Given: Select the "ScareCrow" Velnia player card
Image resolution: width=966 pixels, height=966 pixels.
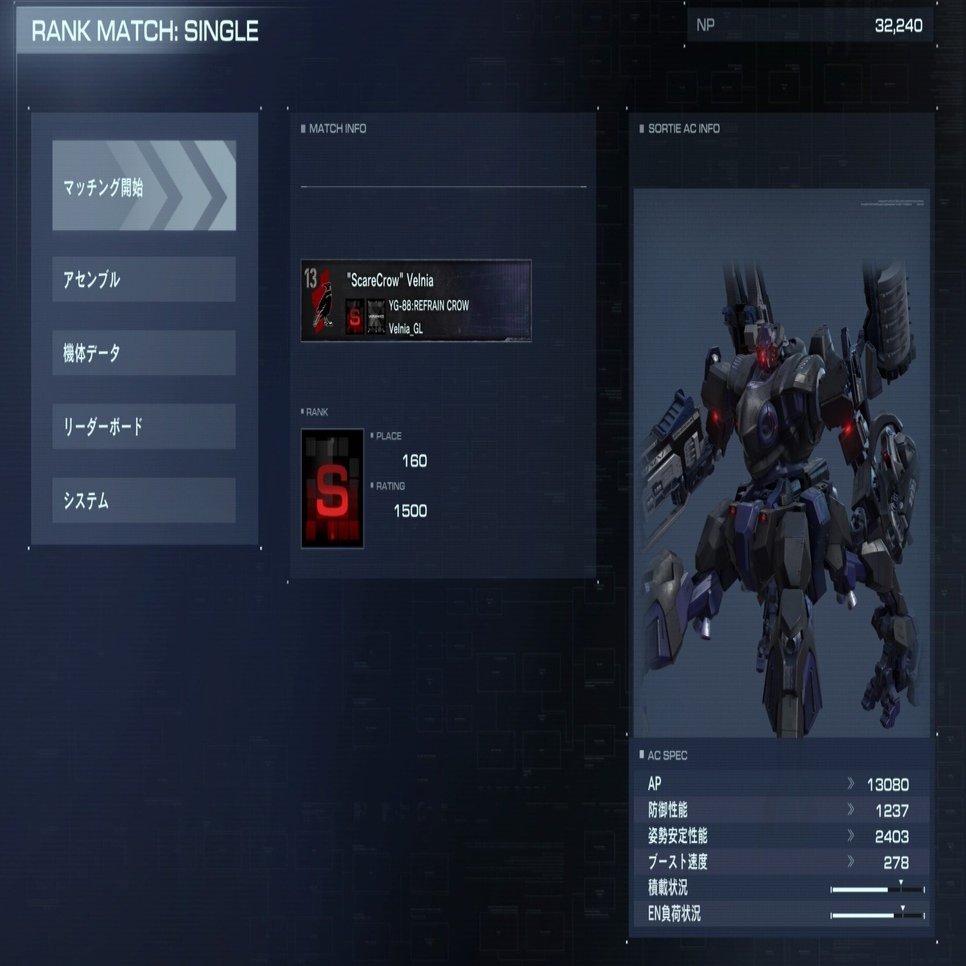Looking at the screenshot, I should [x=416, y=301].
